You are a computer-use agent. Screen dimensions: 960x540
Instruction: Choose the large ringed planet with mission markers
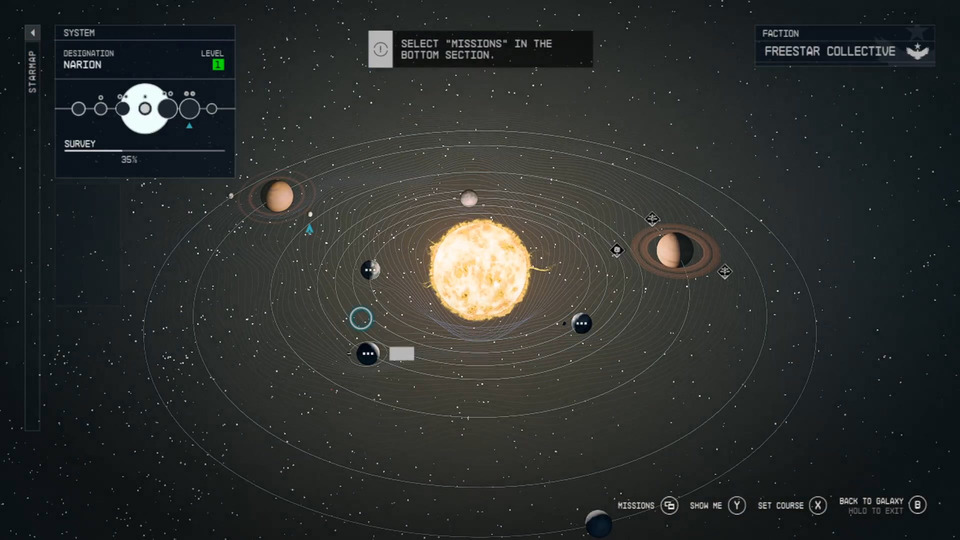[x=675, y=250]
